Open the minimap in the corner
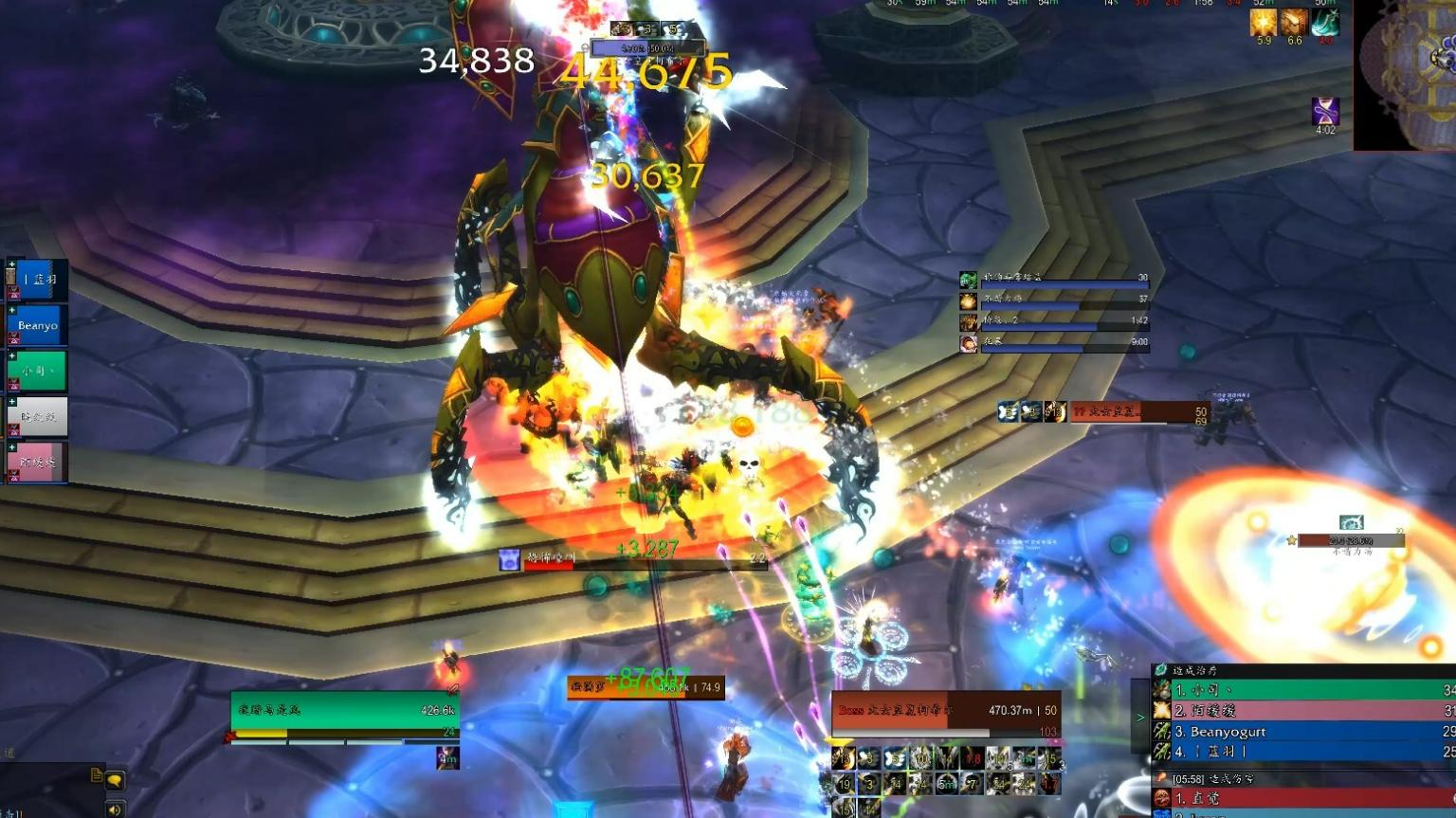The width and height of the screenshot is (1456, 818). [x=1406, y=74]
